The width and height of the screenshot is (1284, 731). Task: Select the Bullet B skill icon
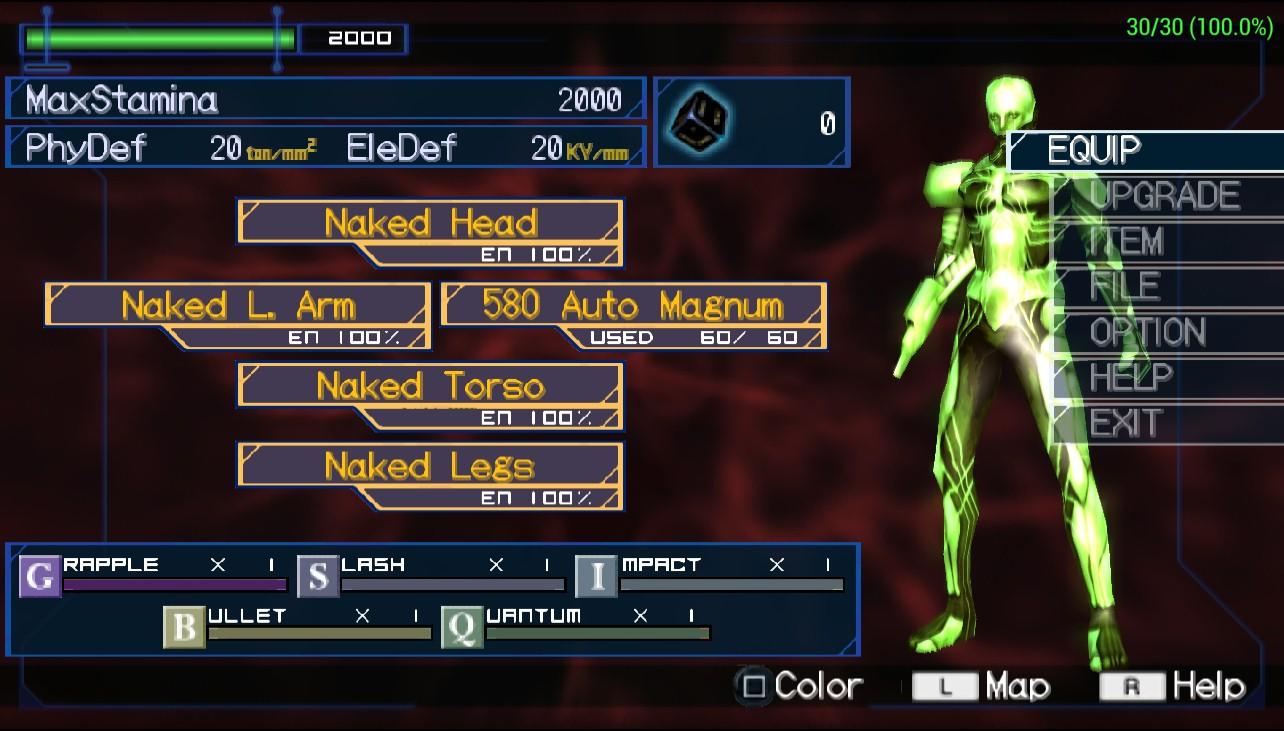coord(185,628)
